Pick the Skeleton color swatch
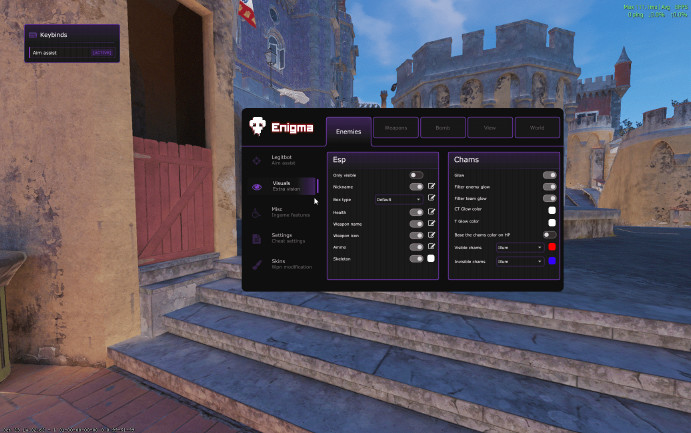This screenshot has width=691, height=433. coord(432,259)
